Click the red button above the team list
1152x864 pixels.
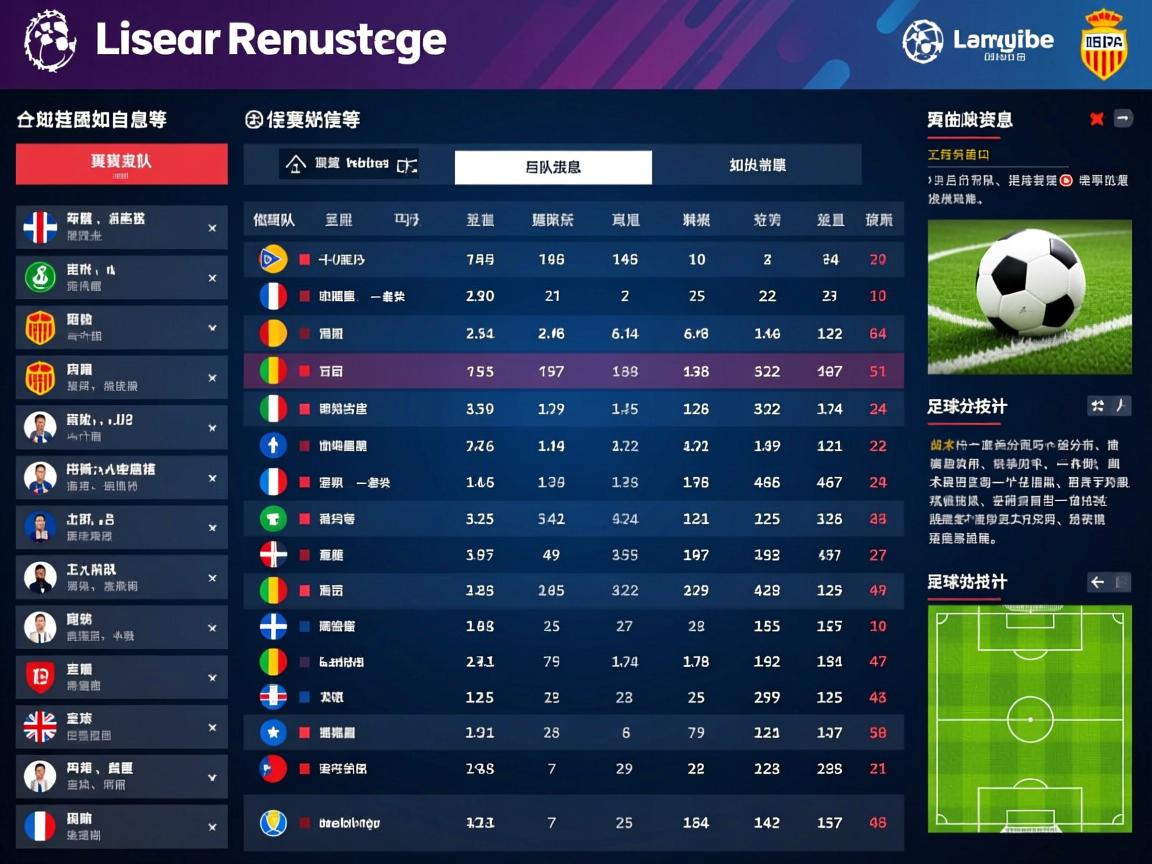point(121,163)
